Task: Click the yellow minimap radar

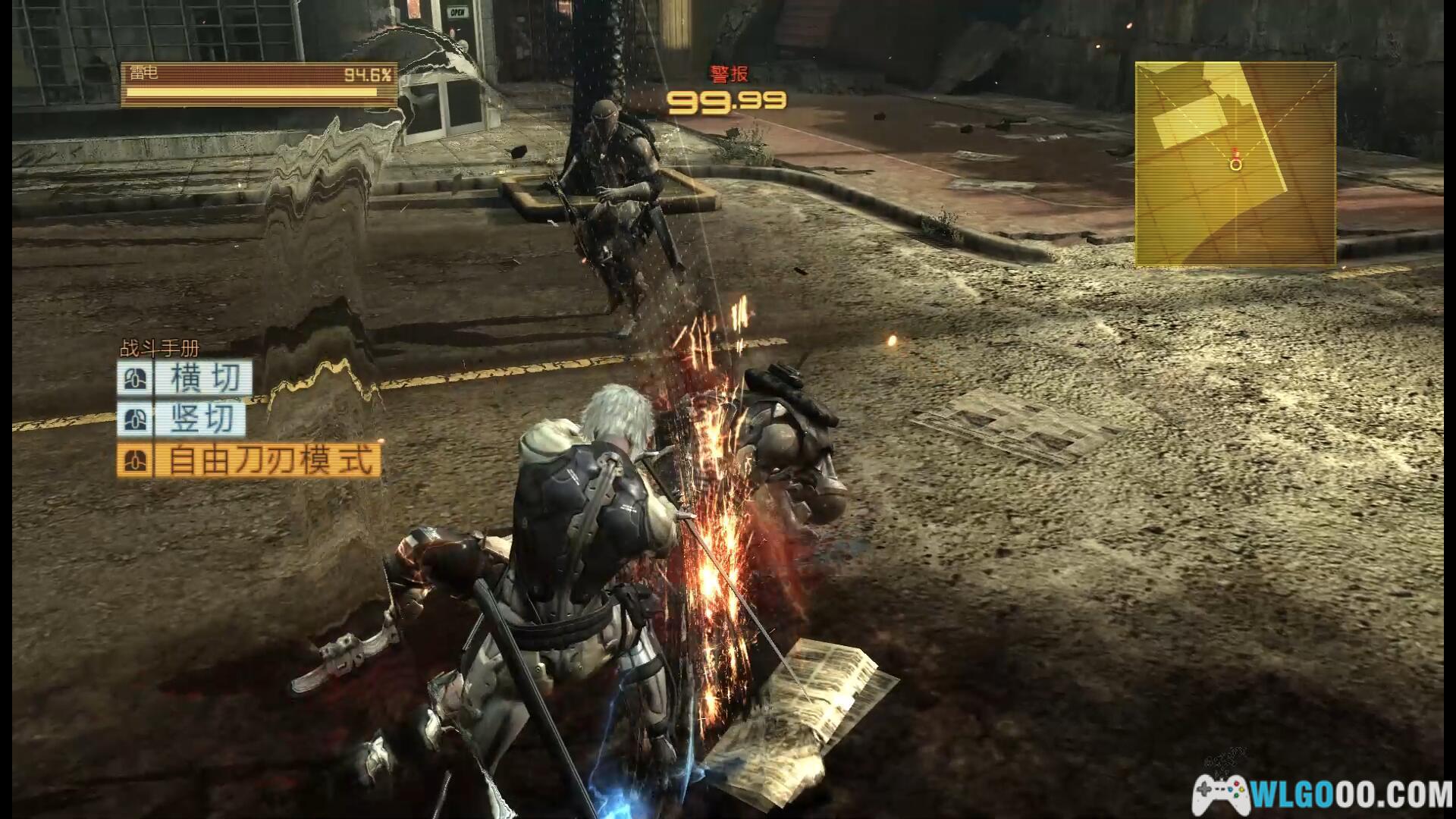Action: tap(1235, 164)
